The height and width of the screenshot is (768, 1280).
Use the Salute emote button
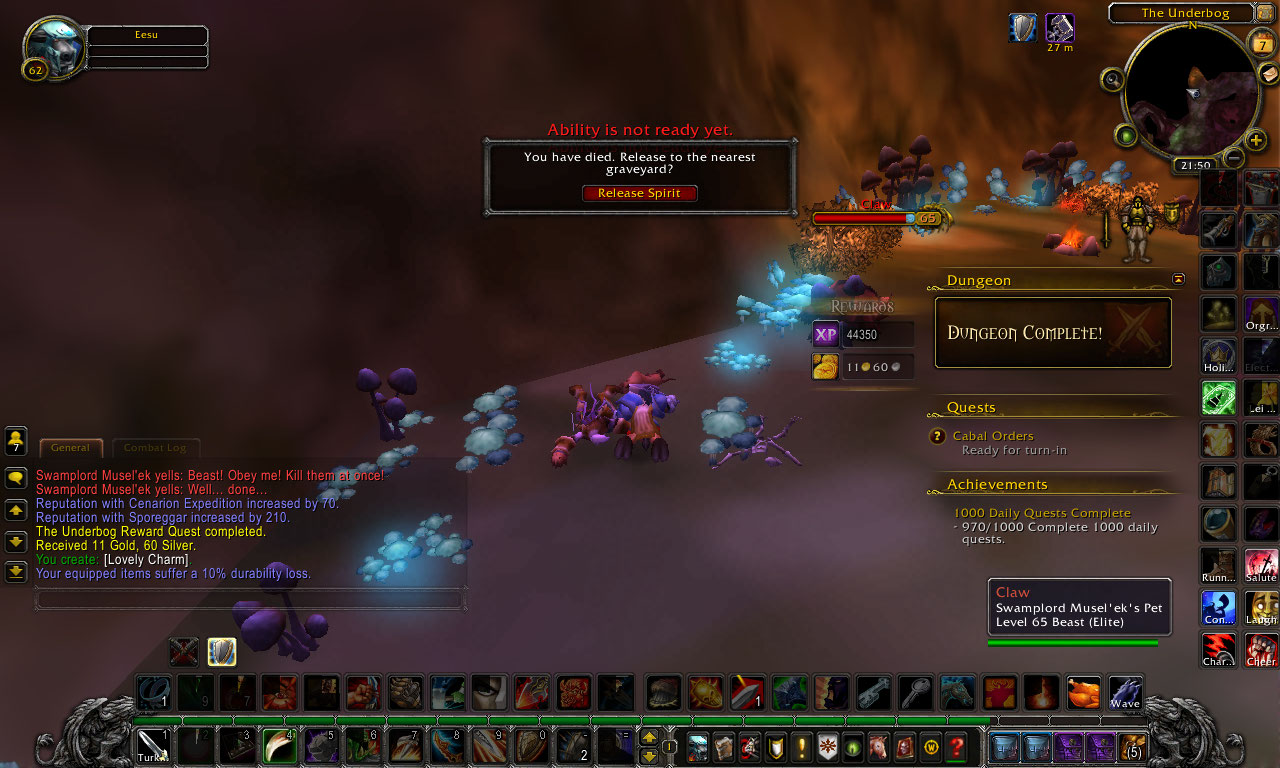[1261, 566]
